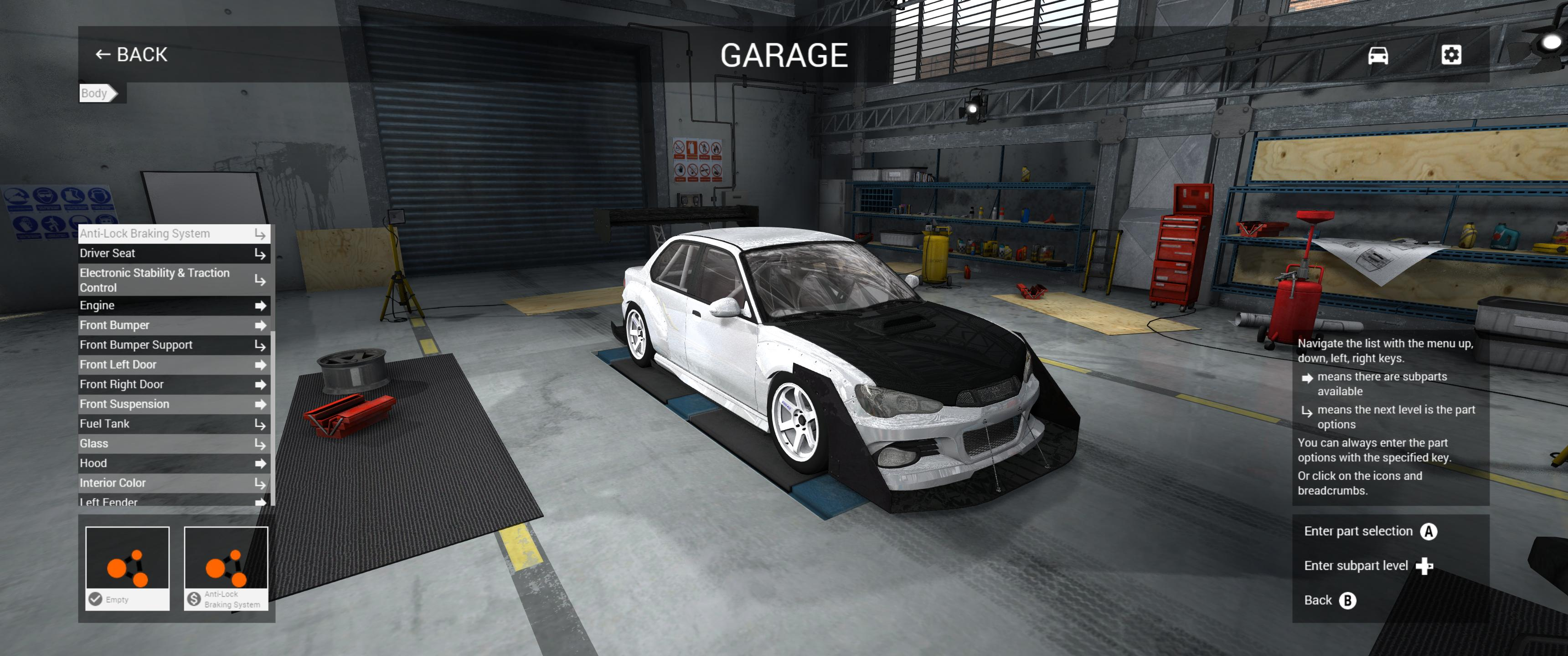This screenshot has height=656, width=1568.
Task: Select Fuel Tank part options
Action: pyautogui.click(x=174, y=424)
